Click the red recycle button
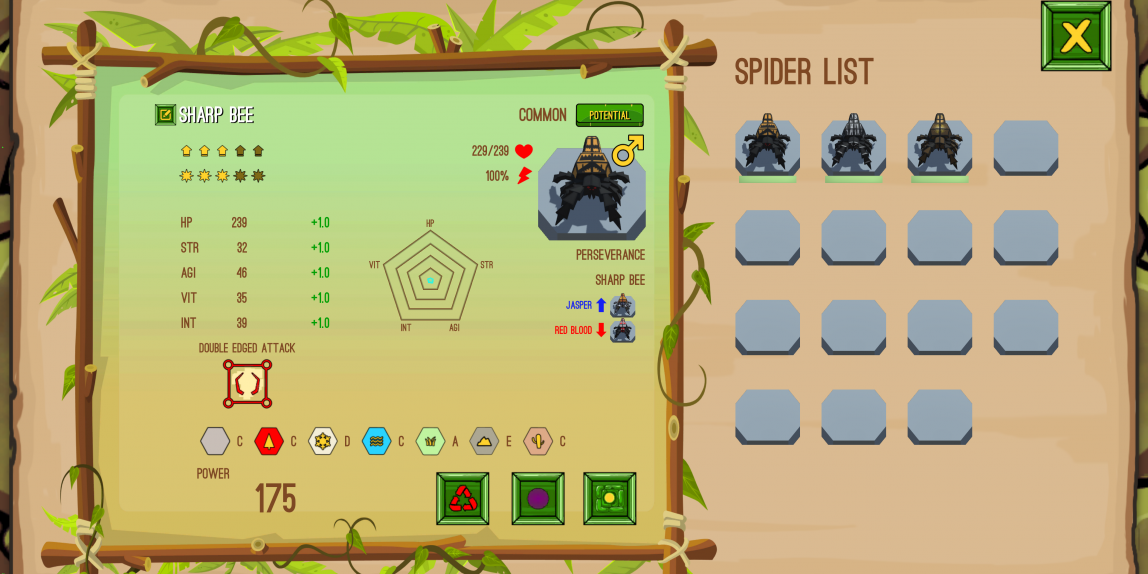The width and height of the screenshot is (1148, 574). 462,498
